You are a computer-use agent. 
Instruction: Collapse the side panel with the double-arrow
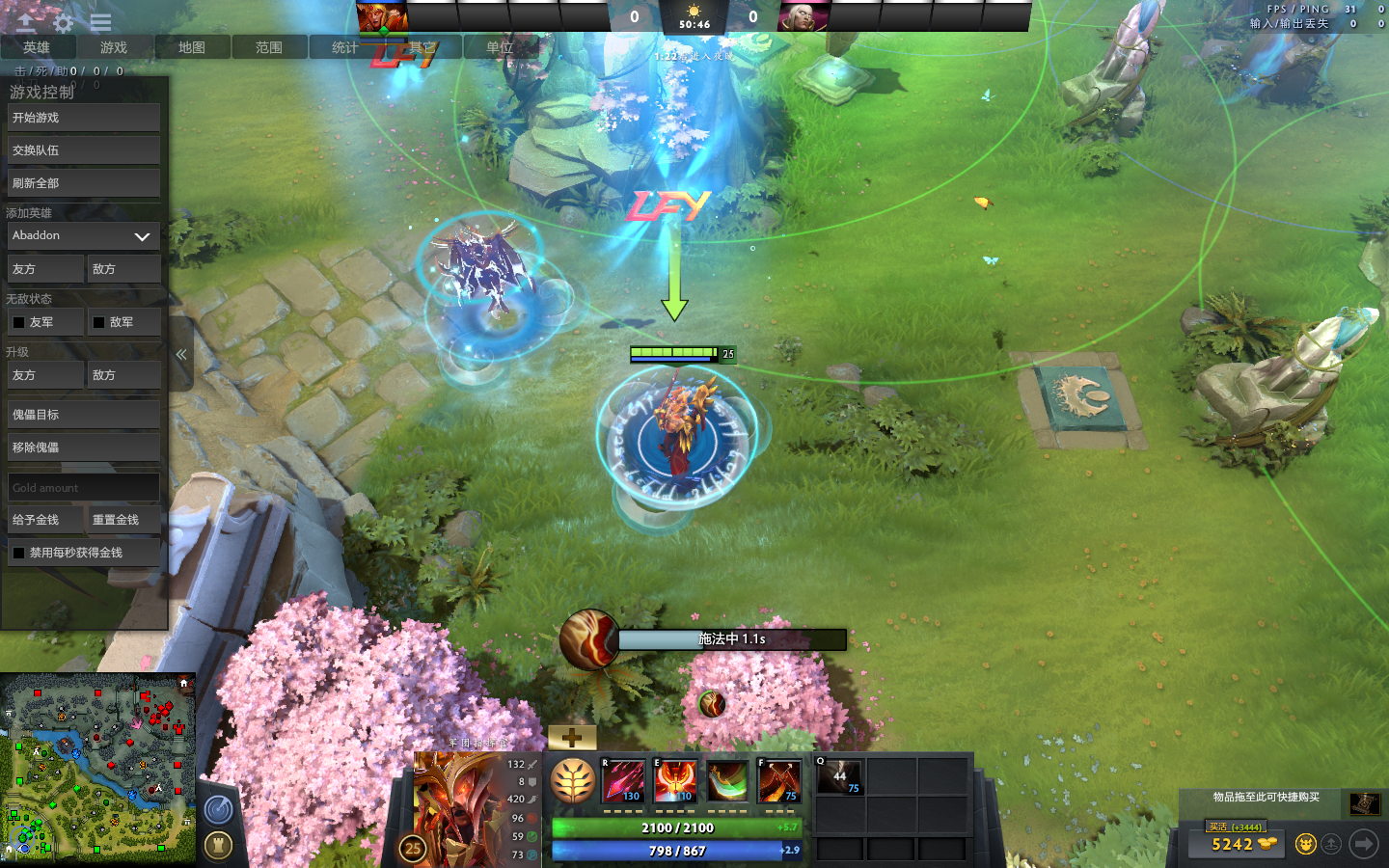(180, 355)
